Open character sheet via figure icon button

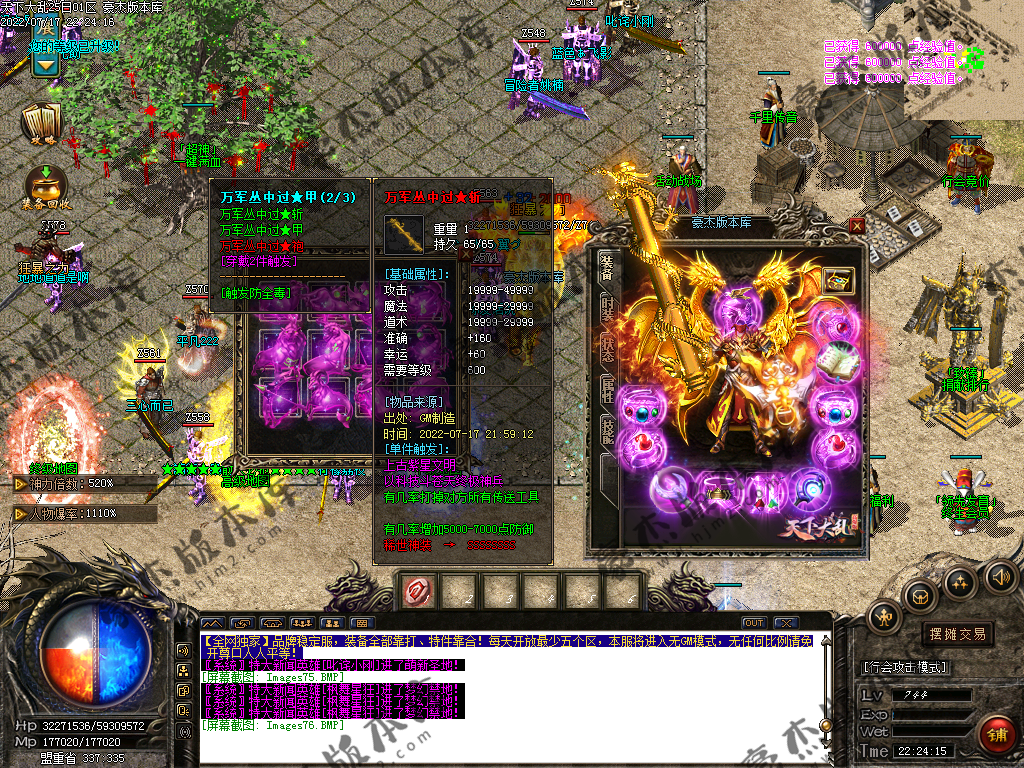coord(885,618)
